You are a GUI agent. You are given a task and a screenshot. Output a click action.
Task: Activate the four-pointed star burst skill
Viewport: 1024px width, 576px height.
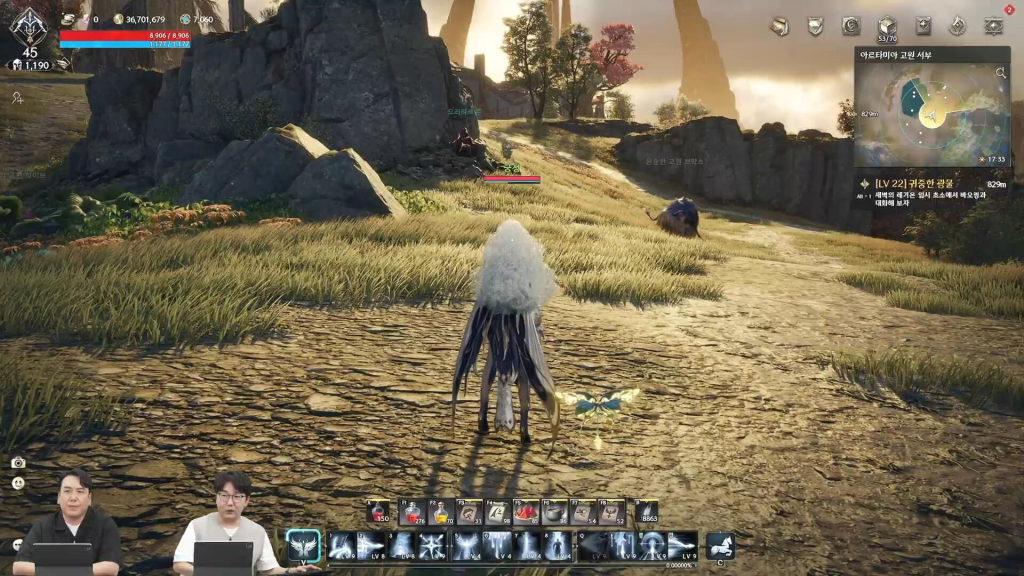[432, 546]
